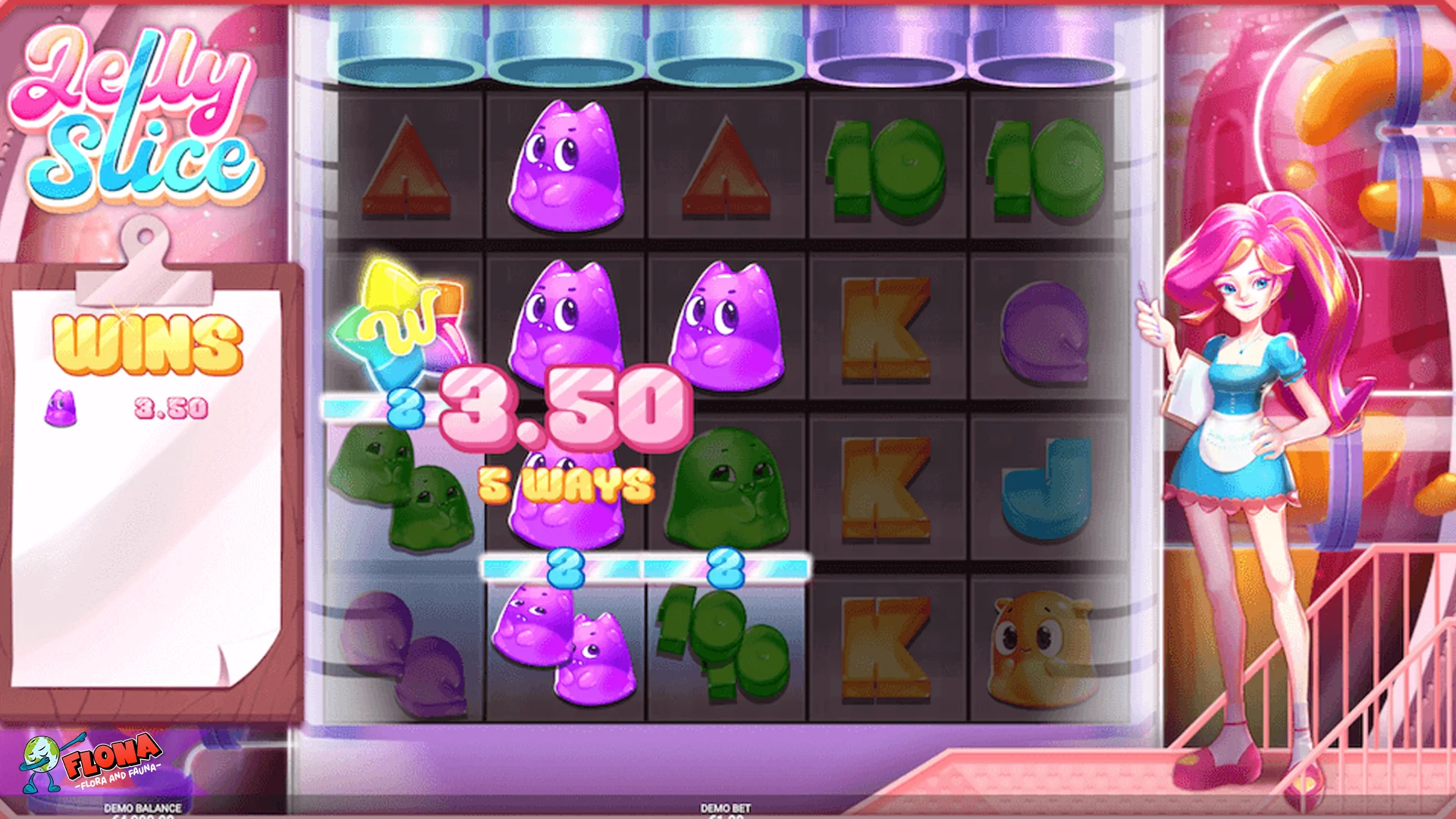Toggle the x2 multiplier badge on reel one

406,407
